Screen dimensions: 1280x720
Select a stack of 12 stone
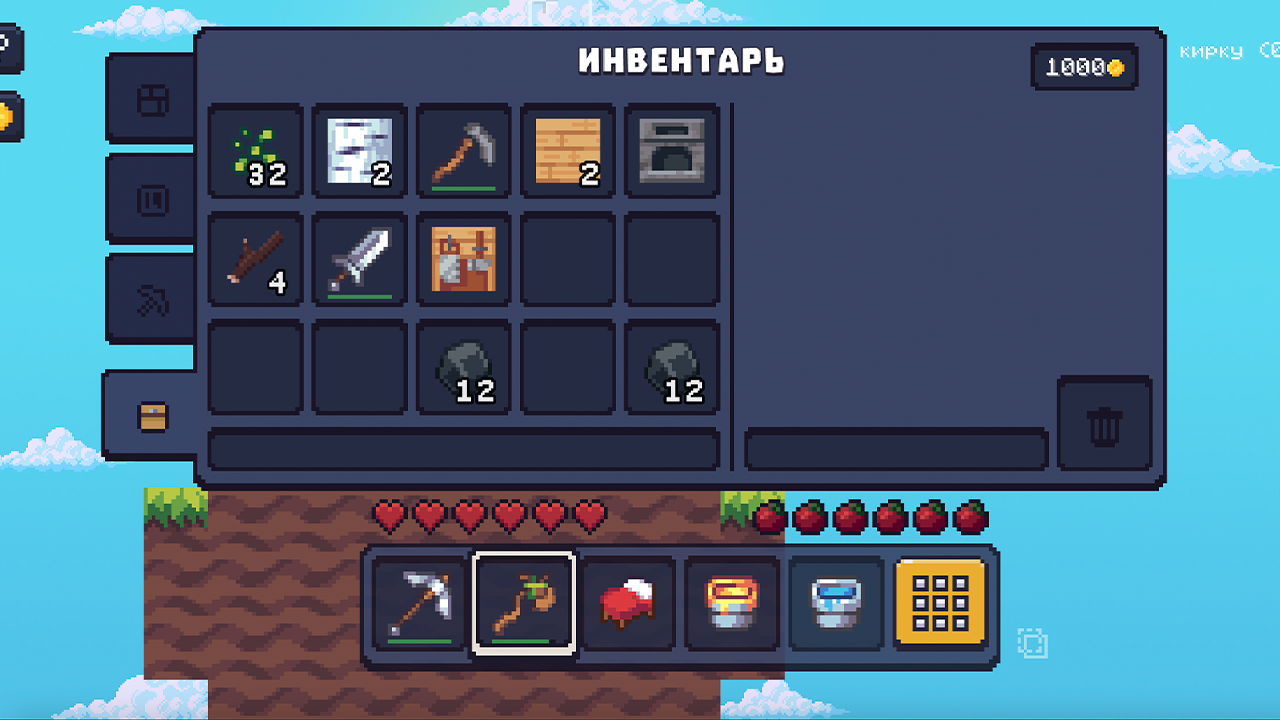tap(463, 368)
